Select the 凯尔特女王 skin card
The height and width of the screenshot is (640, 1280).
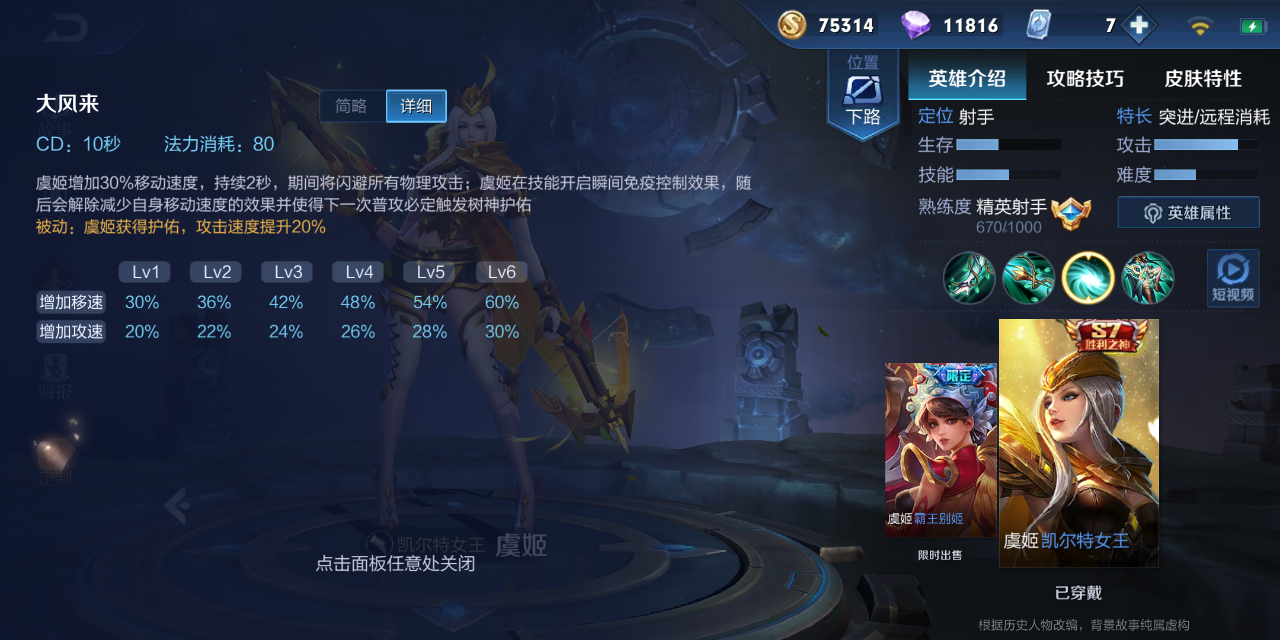click(x=1078, y=443)
